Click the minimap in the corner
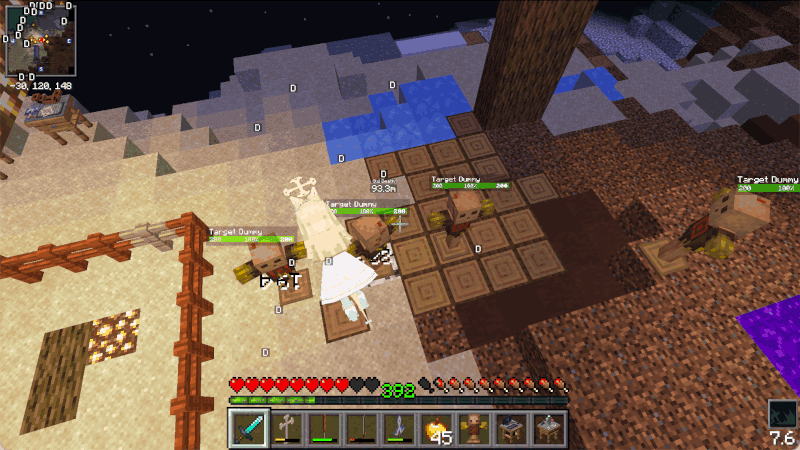 (42, 40)
